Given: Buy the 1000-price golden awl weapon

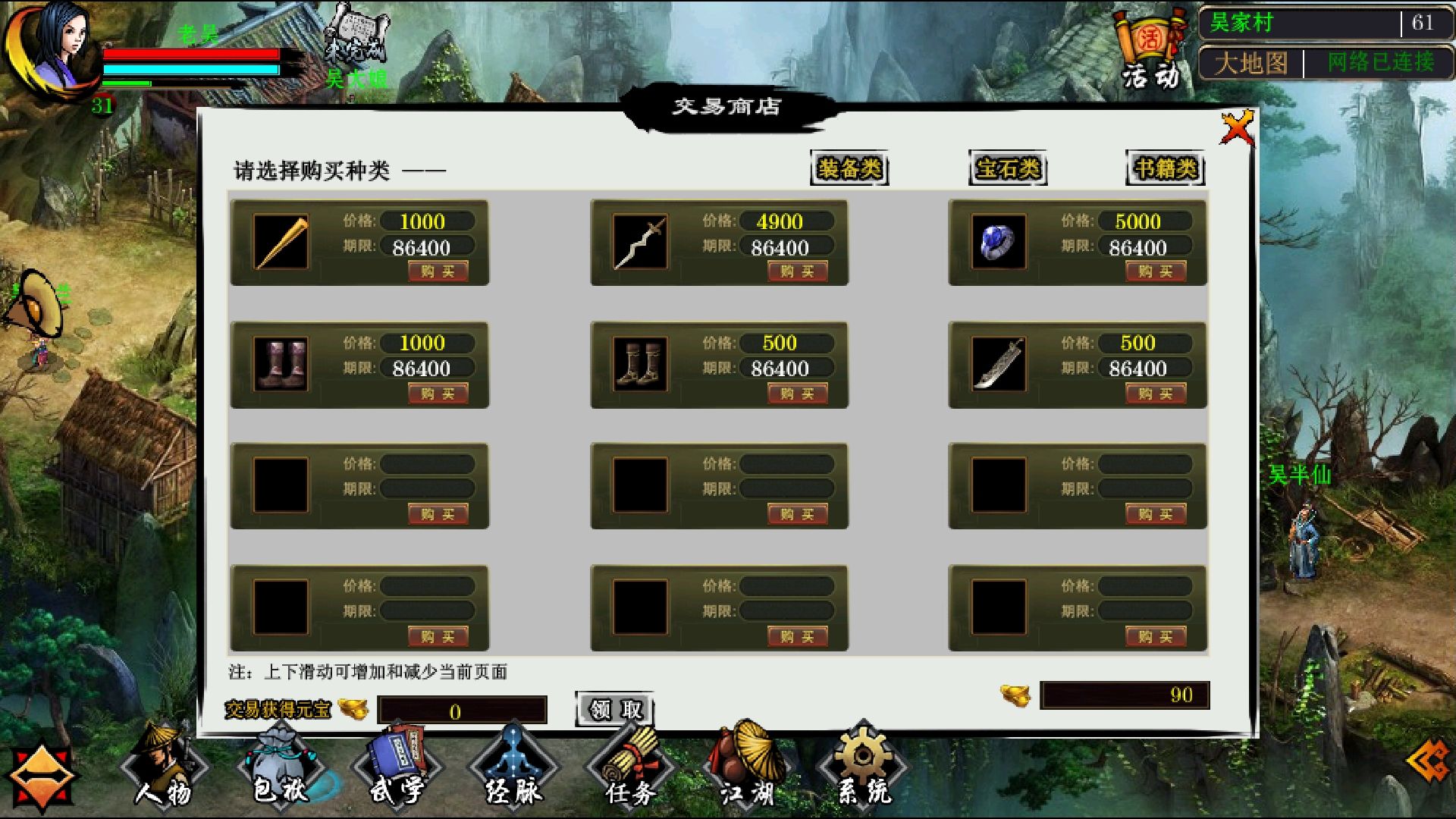Looking at the screenshot, I should 438,271.
